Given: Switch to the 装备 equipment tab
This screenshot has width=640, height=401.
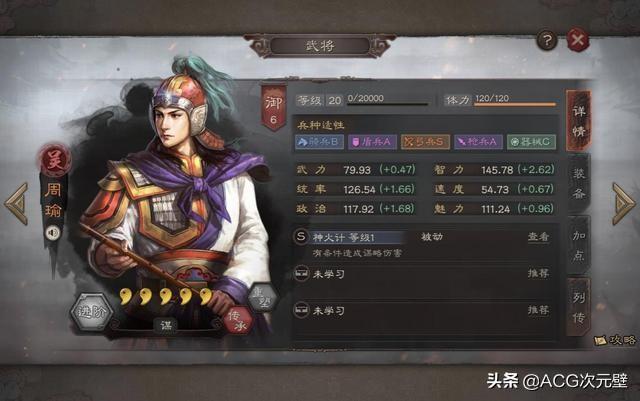Looking at the screenshot, I should pos(578,181).
